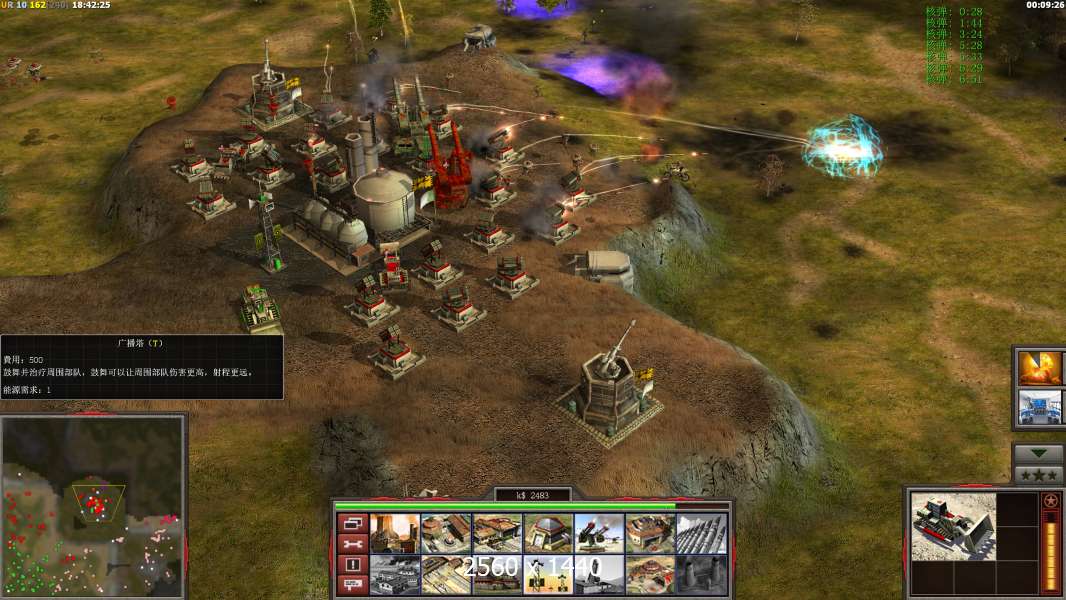Choose the row of missiles build icon

701,534
